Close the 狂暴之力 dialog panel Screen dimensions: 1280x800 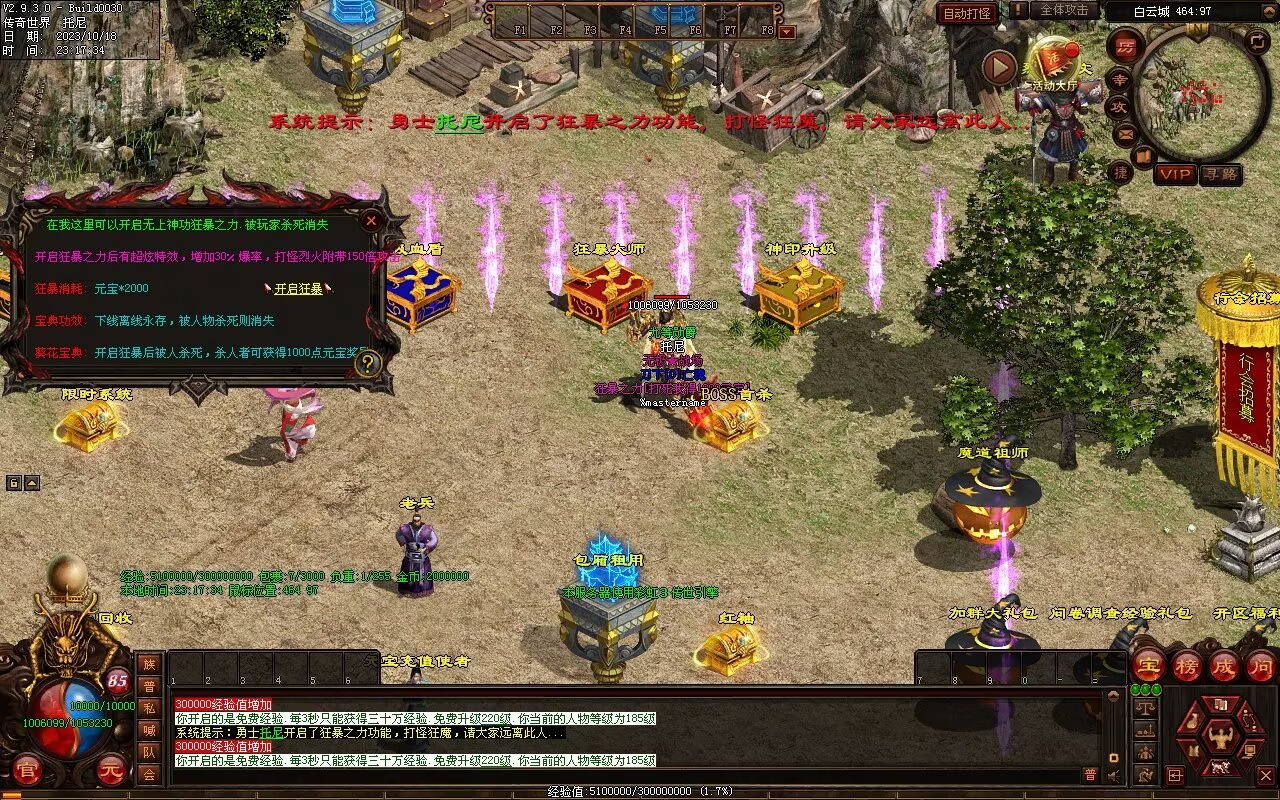click(371, 220)
